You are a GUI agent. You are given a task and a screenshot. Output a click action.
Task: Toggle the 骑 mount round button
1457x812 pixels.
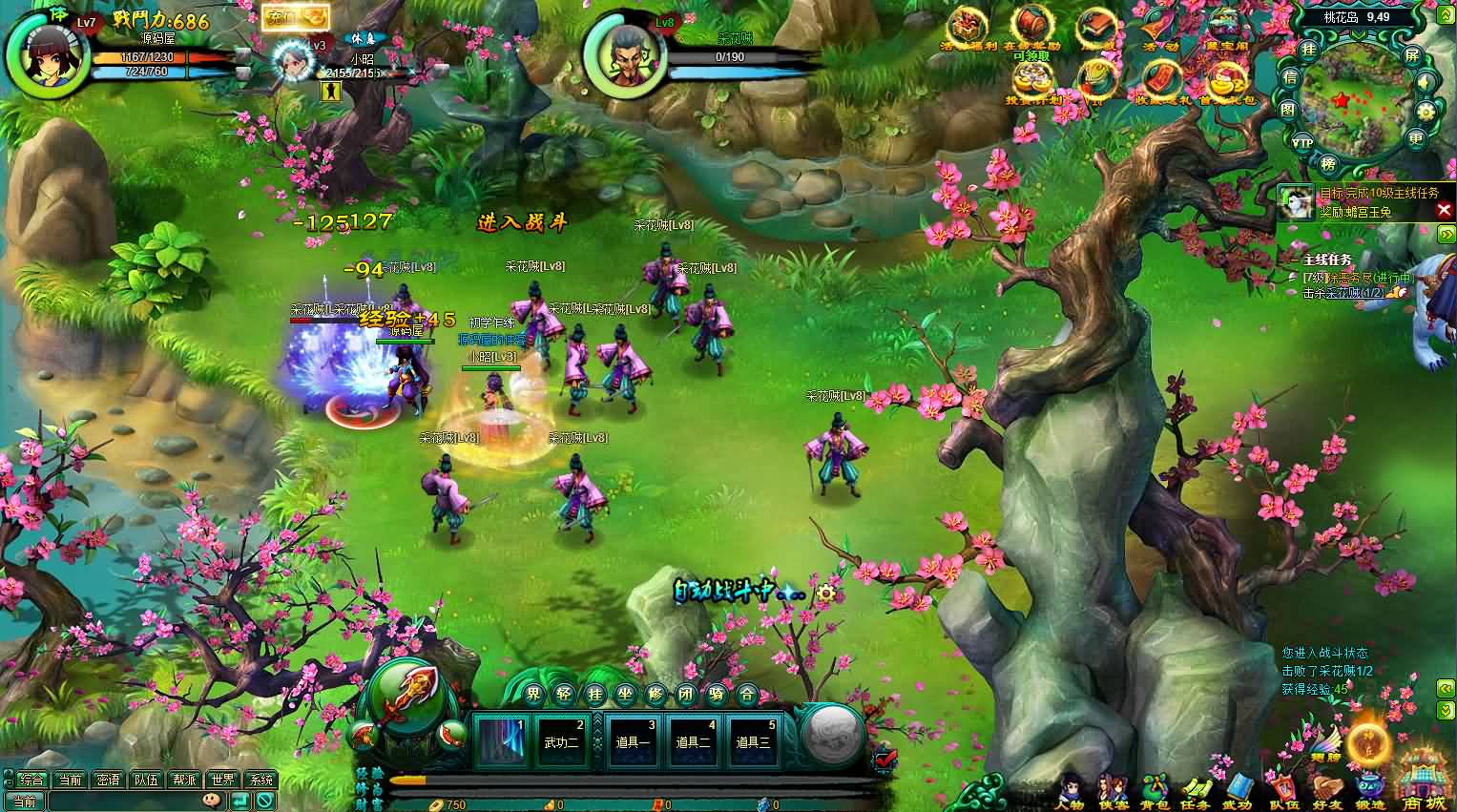pos(717,694)
